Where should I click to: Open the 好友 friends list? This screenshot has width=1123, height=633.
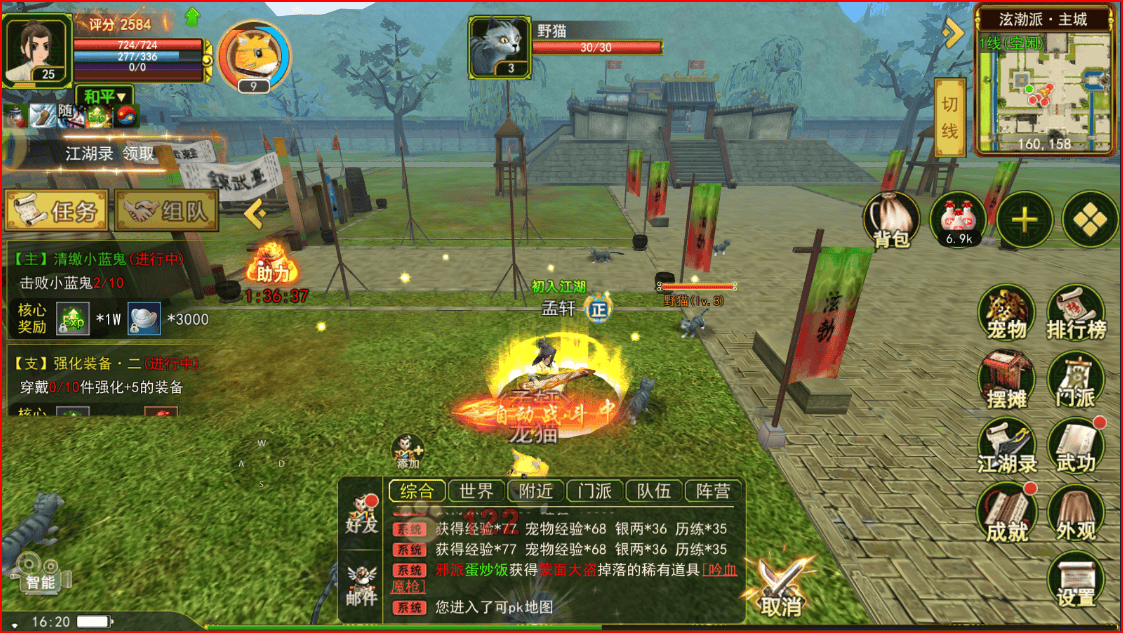(362, 511)
